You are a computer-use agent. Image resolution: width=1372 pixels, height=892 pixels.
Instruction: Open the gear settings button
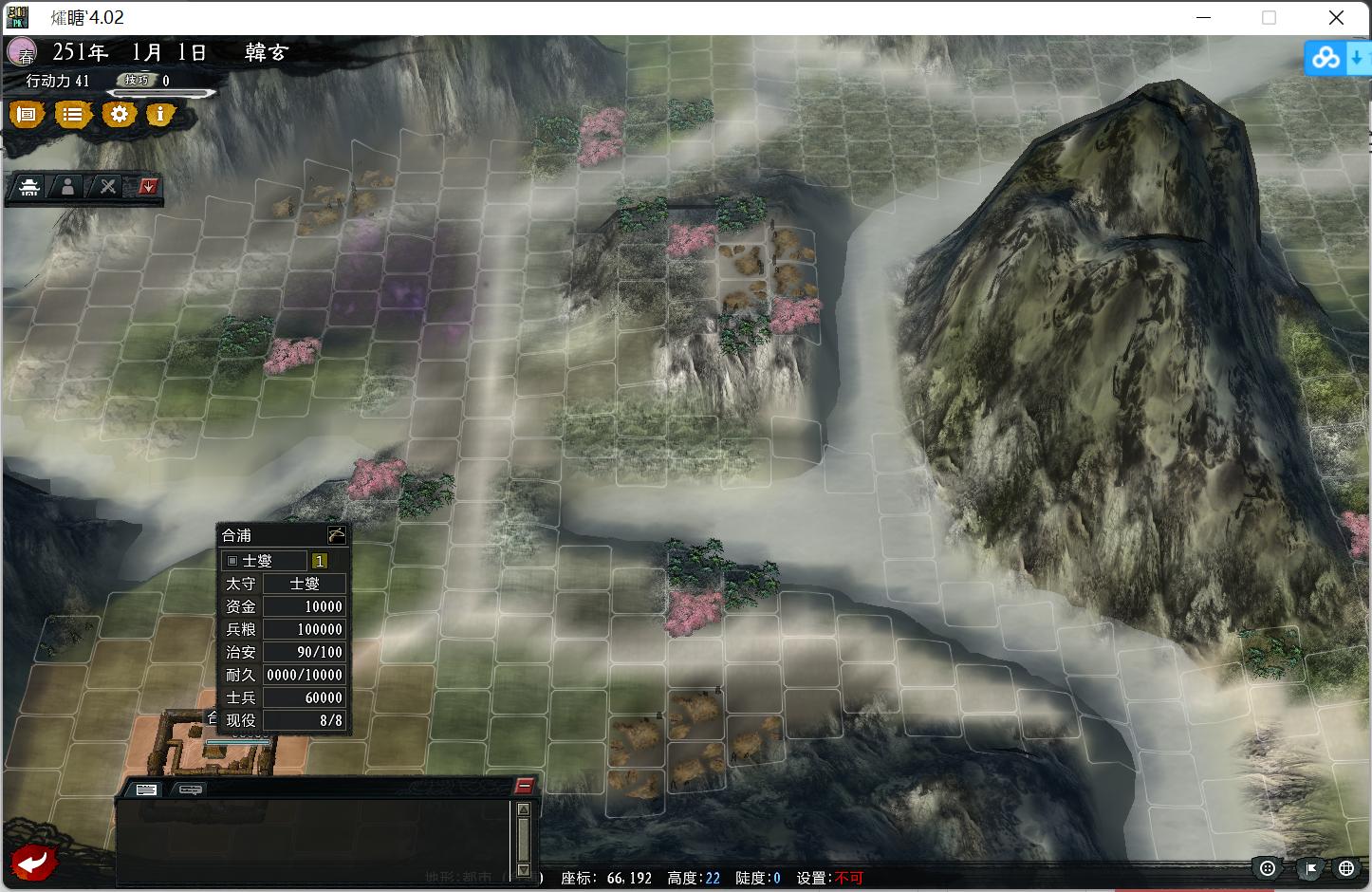coord(119,115)
